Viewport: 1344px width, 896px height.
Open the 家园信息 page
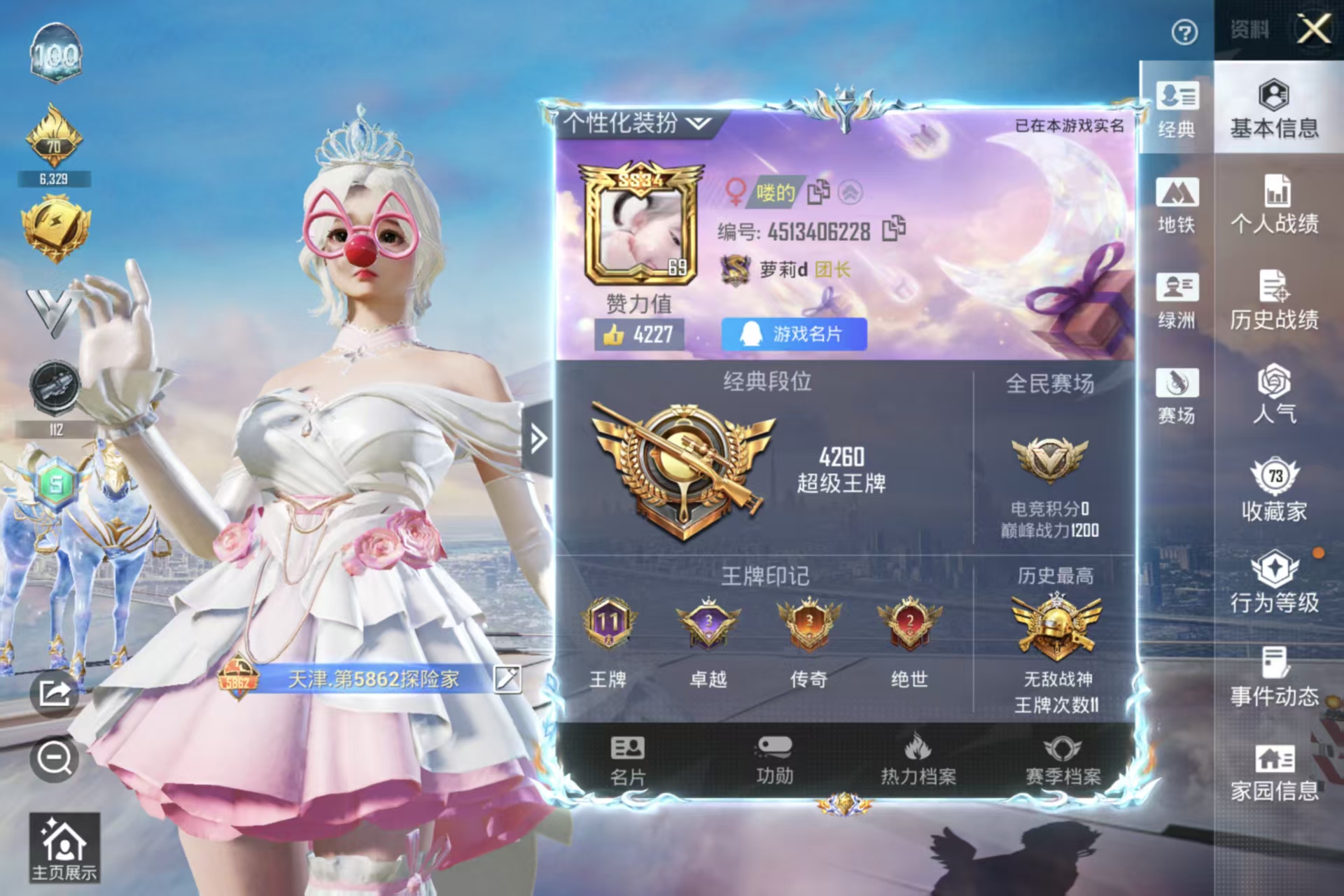coord(1274,772)
